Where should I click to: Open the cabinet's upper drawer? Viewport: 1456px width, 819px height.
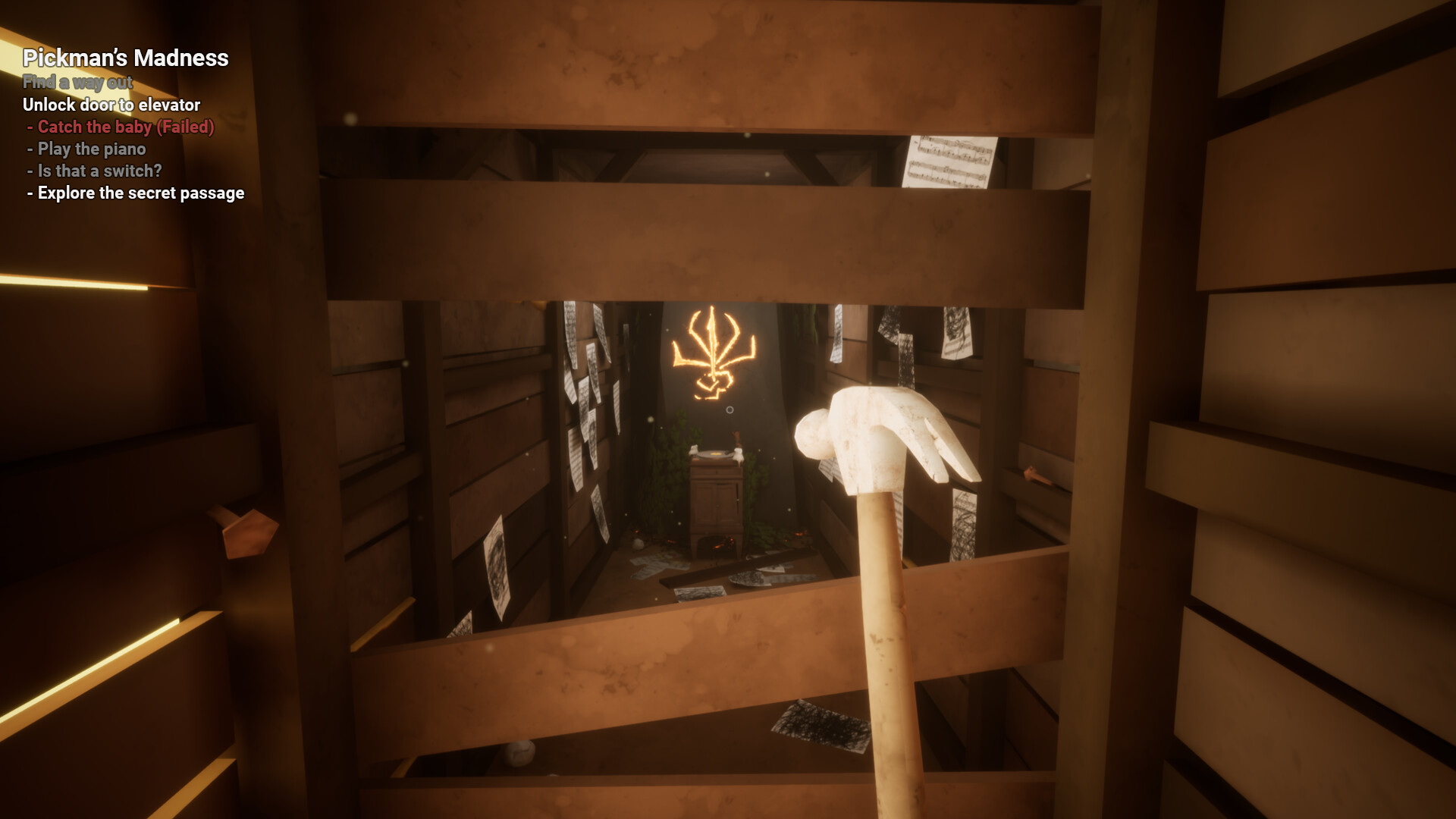(x=716, y=472)
